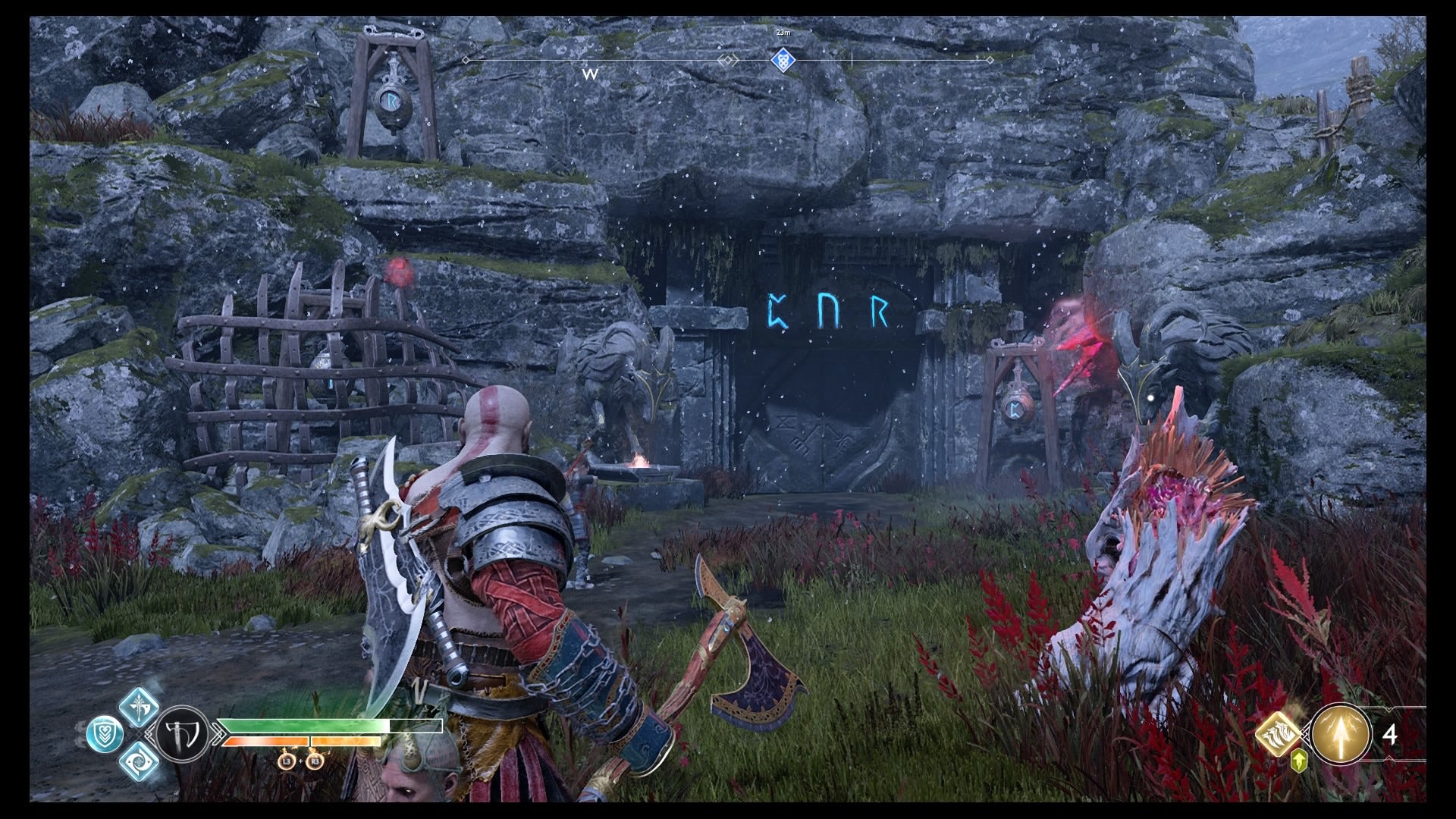Viewport: 1456px width, 819px height.
Task: Toggle the L3 stick prompt
Action: coord(288,762)
